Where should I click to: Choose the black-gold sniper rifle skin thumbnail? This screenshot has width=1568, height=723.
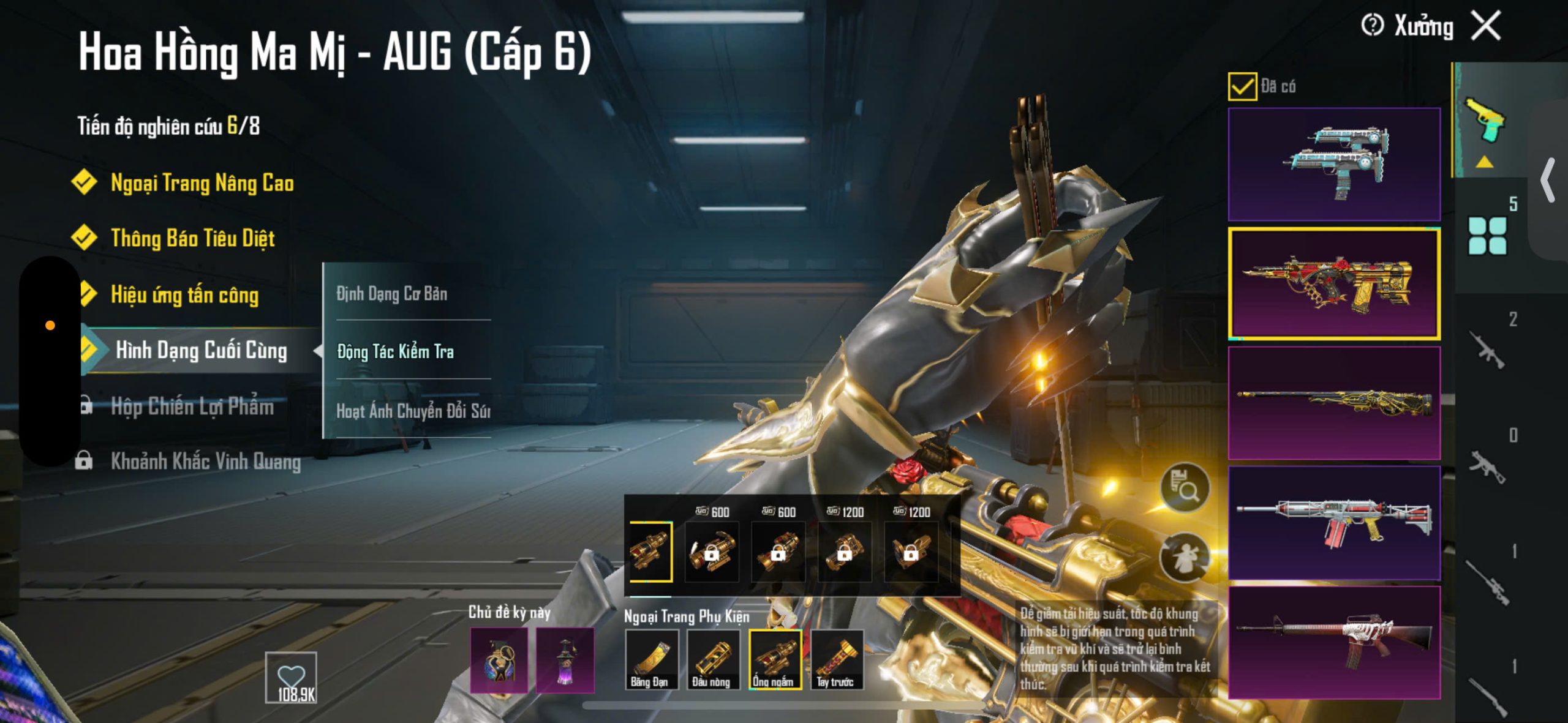pos(1334,403)
